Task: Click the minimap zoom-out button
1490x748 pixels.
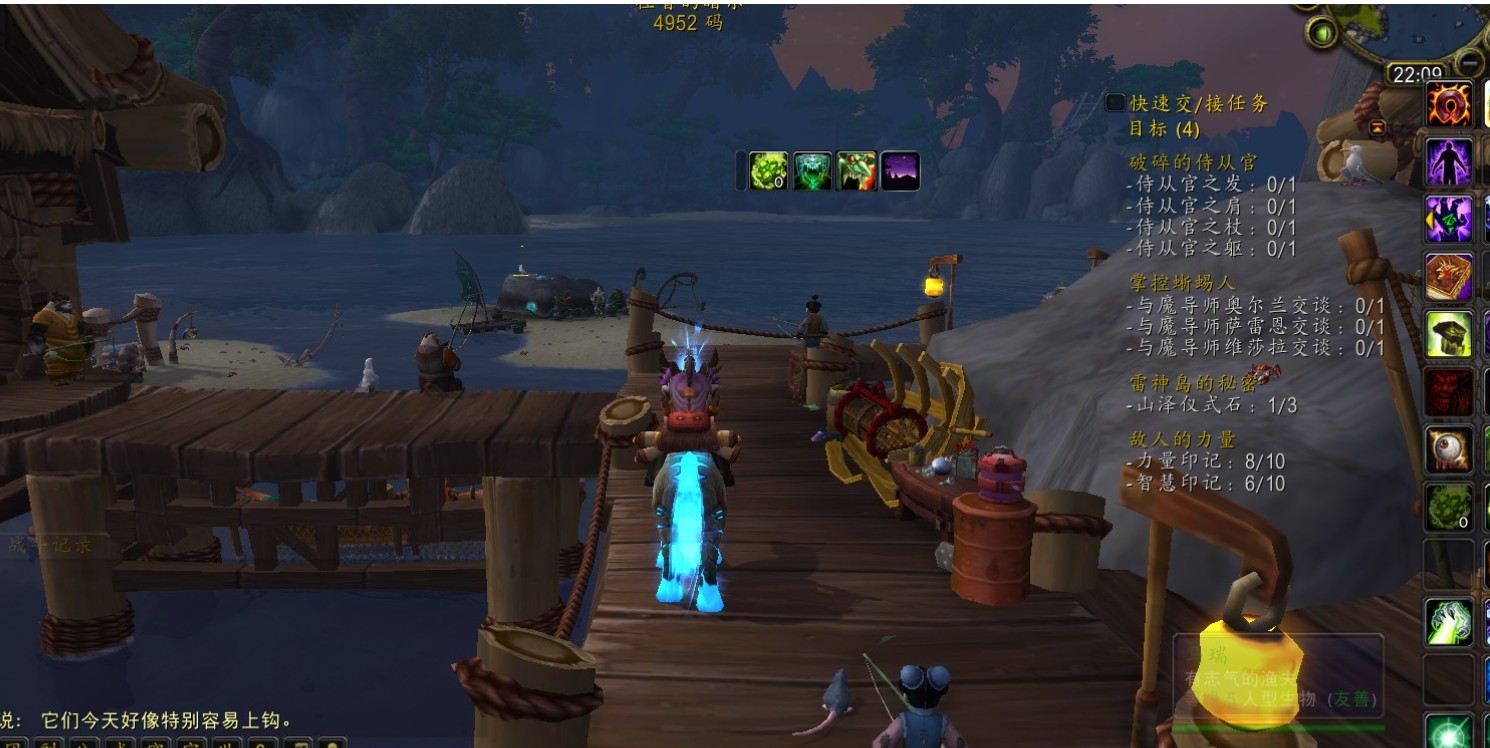Action: point(1469,63)
